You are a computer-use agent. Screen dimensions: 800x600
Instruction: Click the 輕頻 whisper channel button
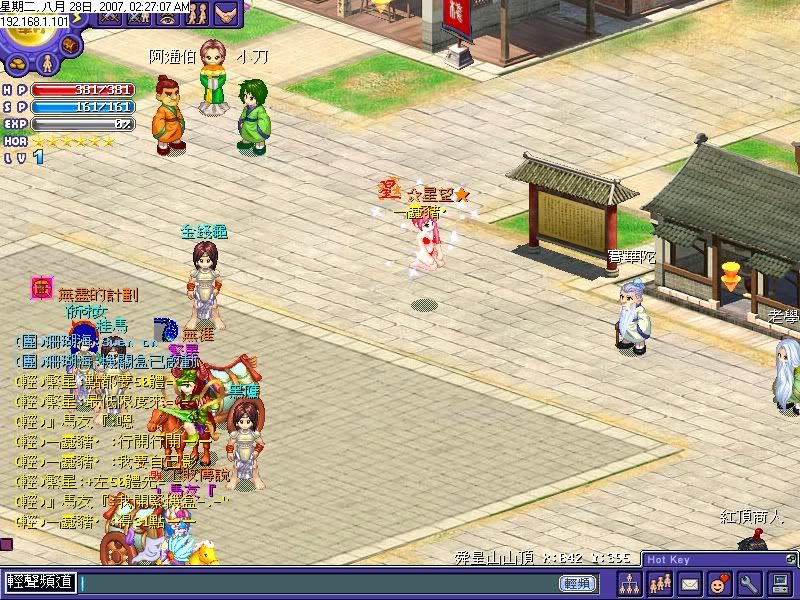pos(578,583)
